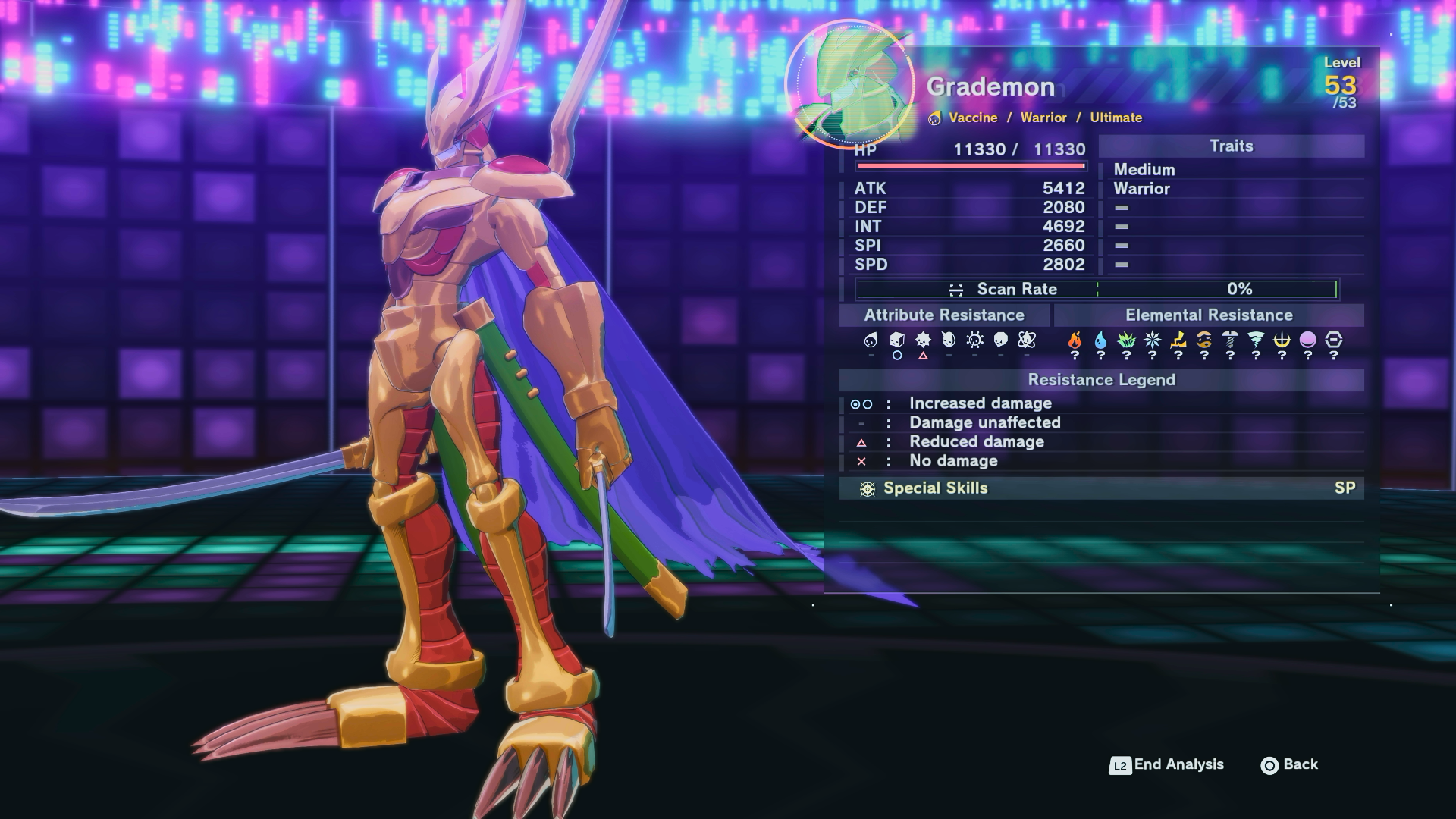Select the fire elemental resistance icon

click(x=1075, y=340)
